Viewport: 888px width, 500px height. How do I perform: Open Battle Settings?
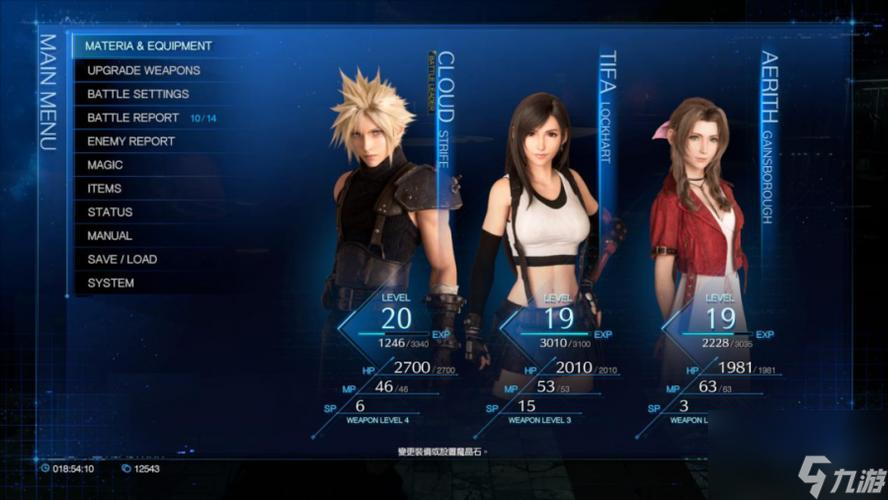click(x=138, y=94)
